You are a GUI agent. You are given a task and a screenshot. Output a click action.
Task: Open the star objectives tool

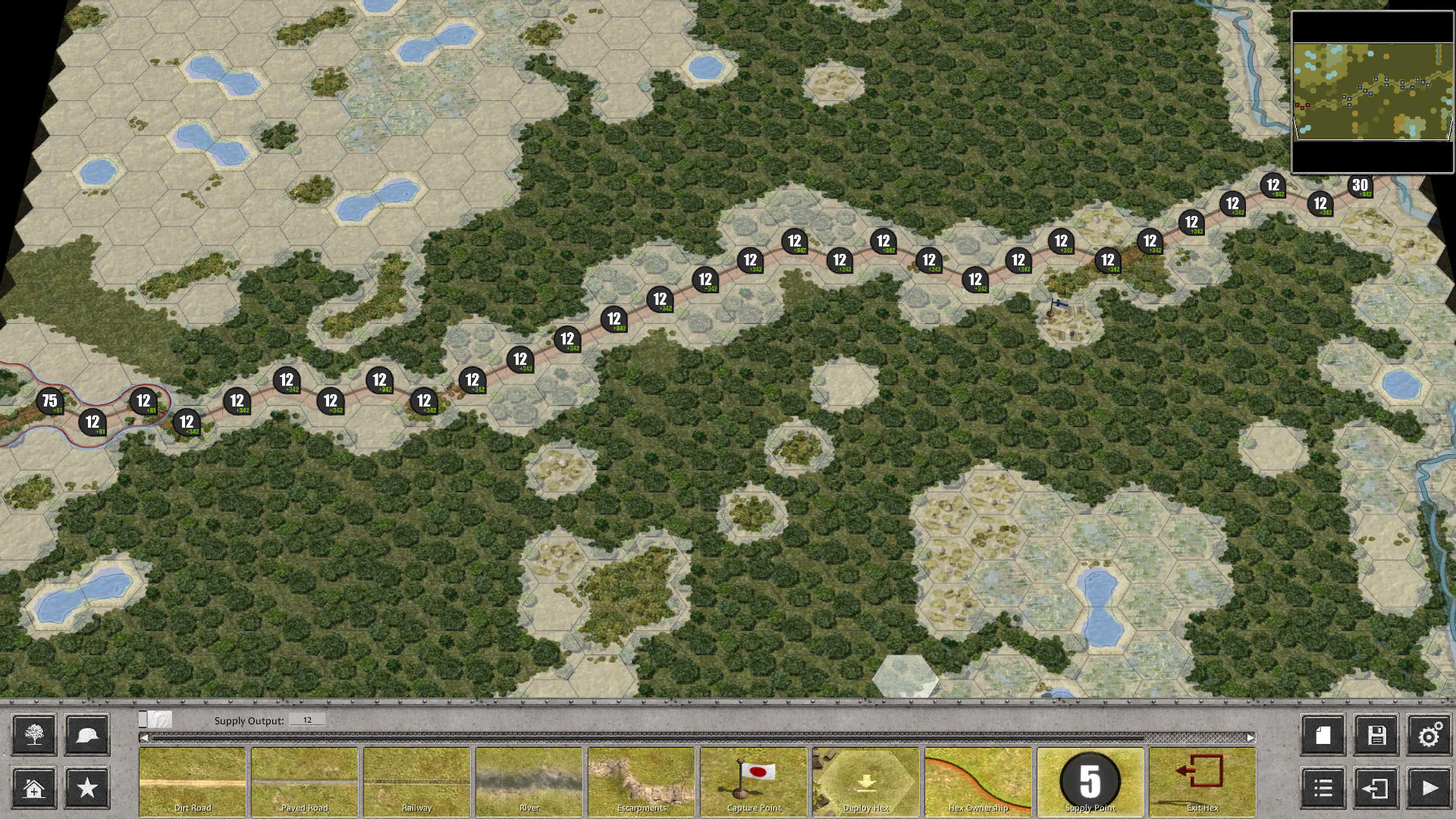(x=87, y=789)
